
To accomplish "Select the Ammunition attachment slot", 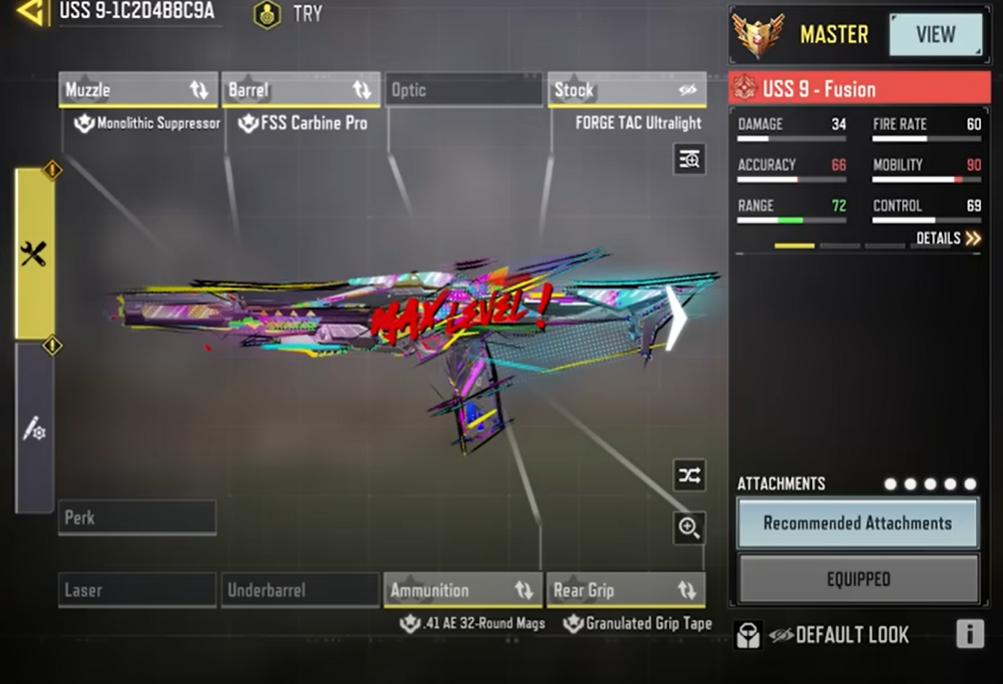I will 463,590.
